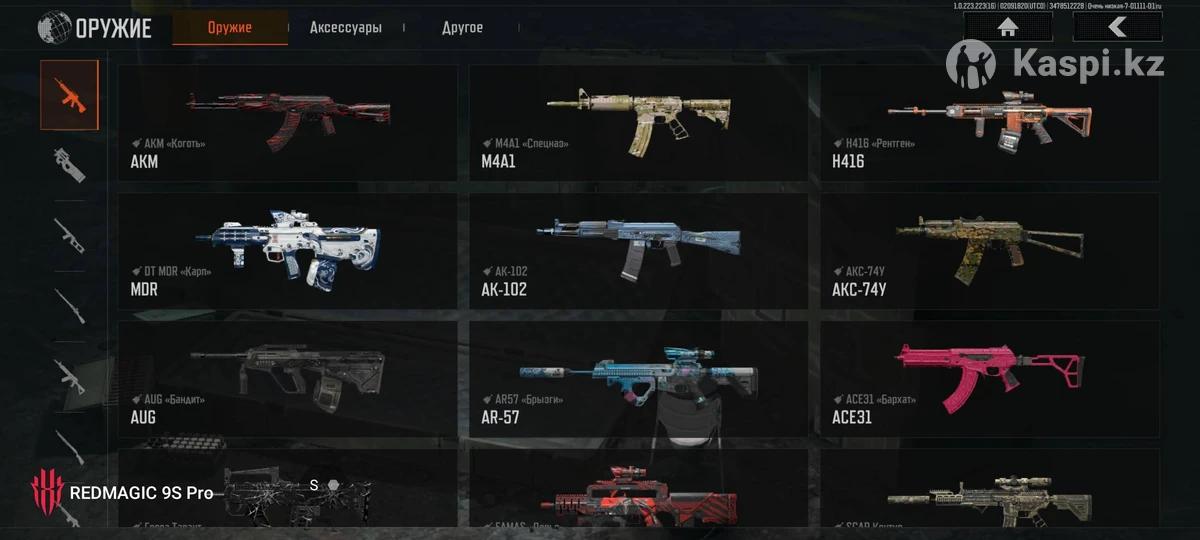Screen dimensions: 1200x540
Task: Open the Аксессуары tab
Action: tap(345, 28)
